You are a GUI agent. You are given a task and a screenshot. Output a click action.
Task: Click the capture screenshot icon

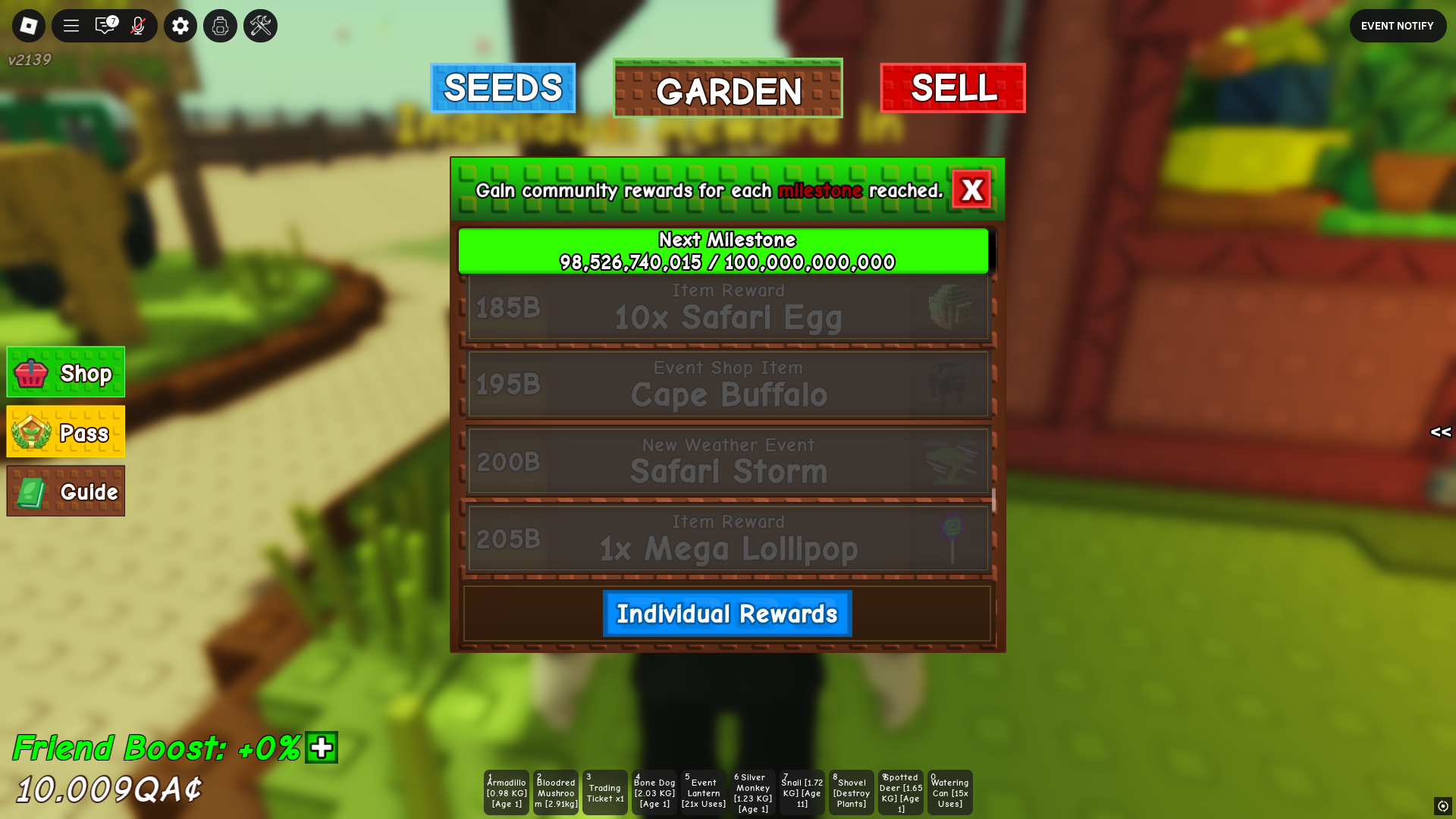click(x=220, y=25)
